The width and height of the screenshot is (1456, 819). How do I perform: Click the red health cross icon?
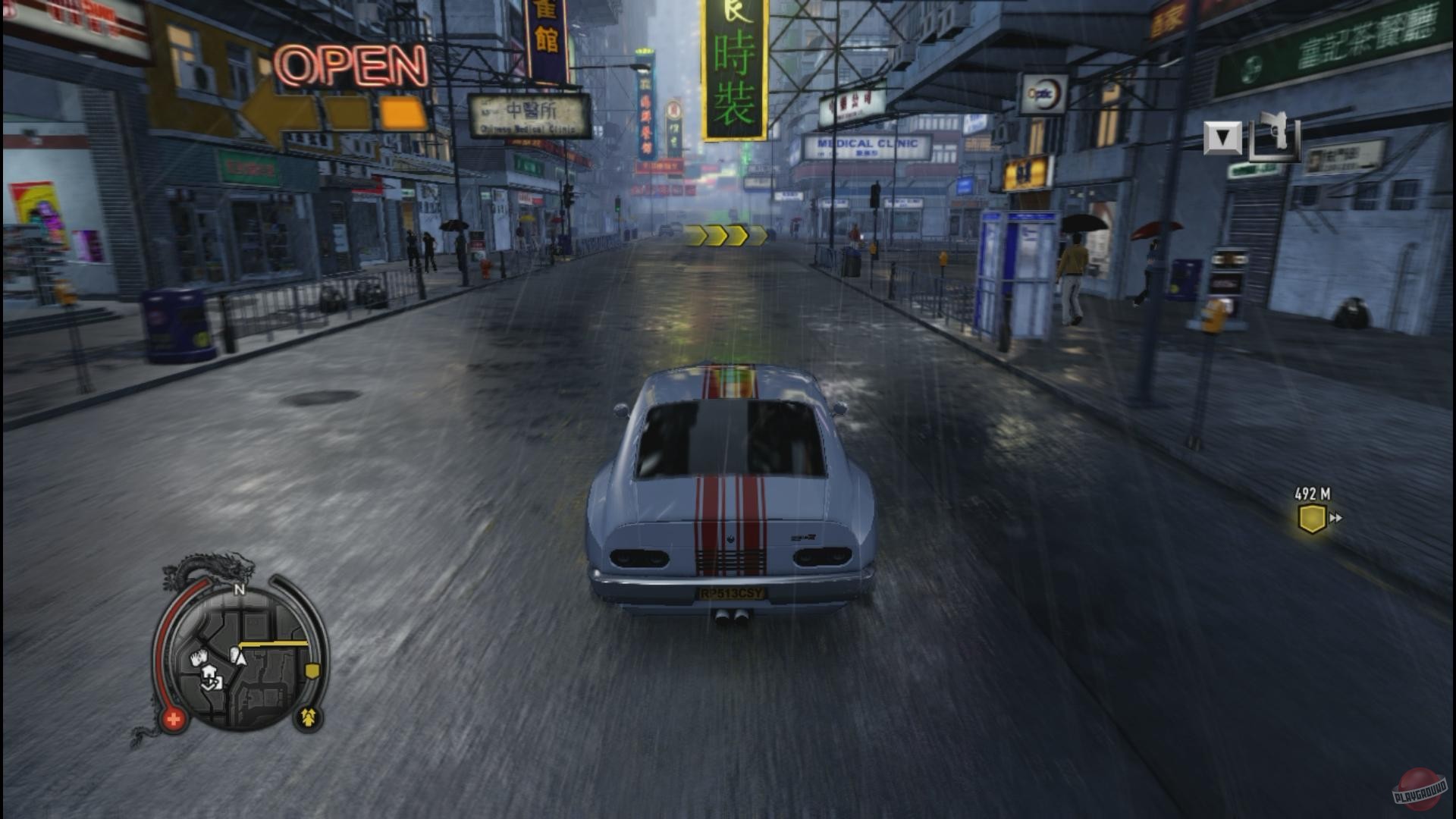[x=174, y=719]
